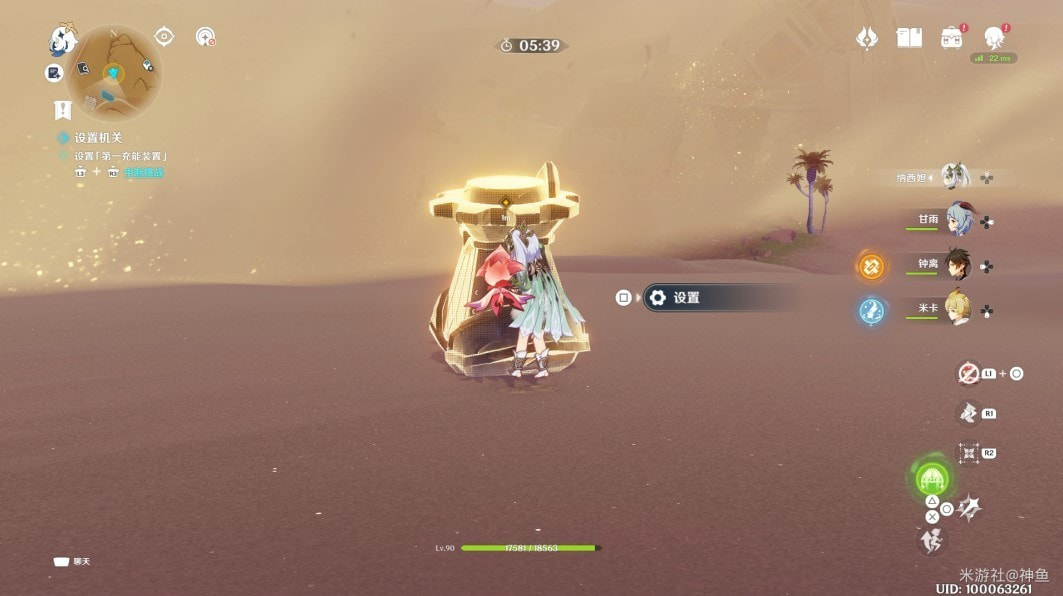Open the quest bookmark exclamation icon
Viewport: 1063px width, 596px height.
[x=62, y=109]
